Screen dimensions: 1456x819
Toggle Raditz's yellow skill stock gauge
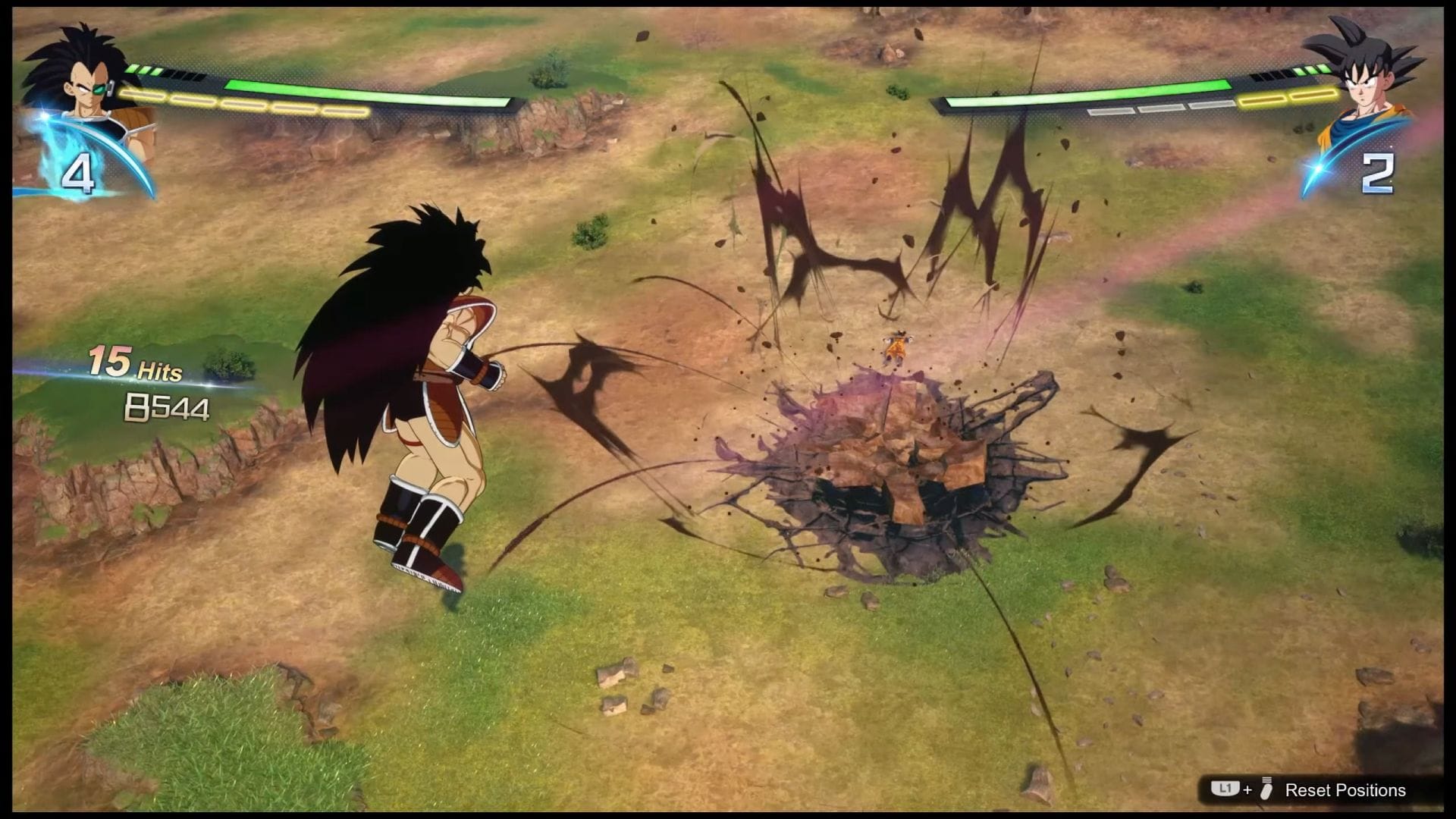[x=243, y=100]
